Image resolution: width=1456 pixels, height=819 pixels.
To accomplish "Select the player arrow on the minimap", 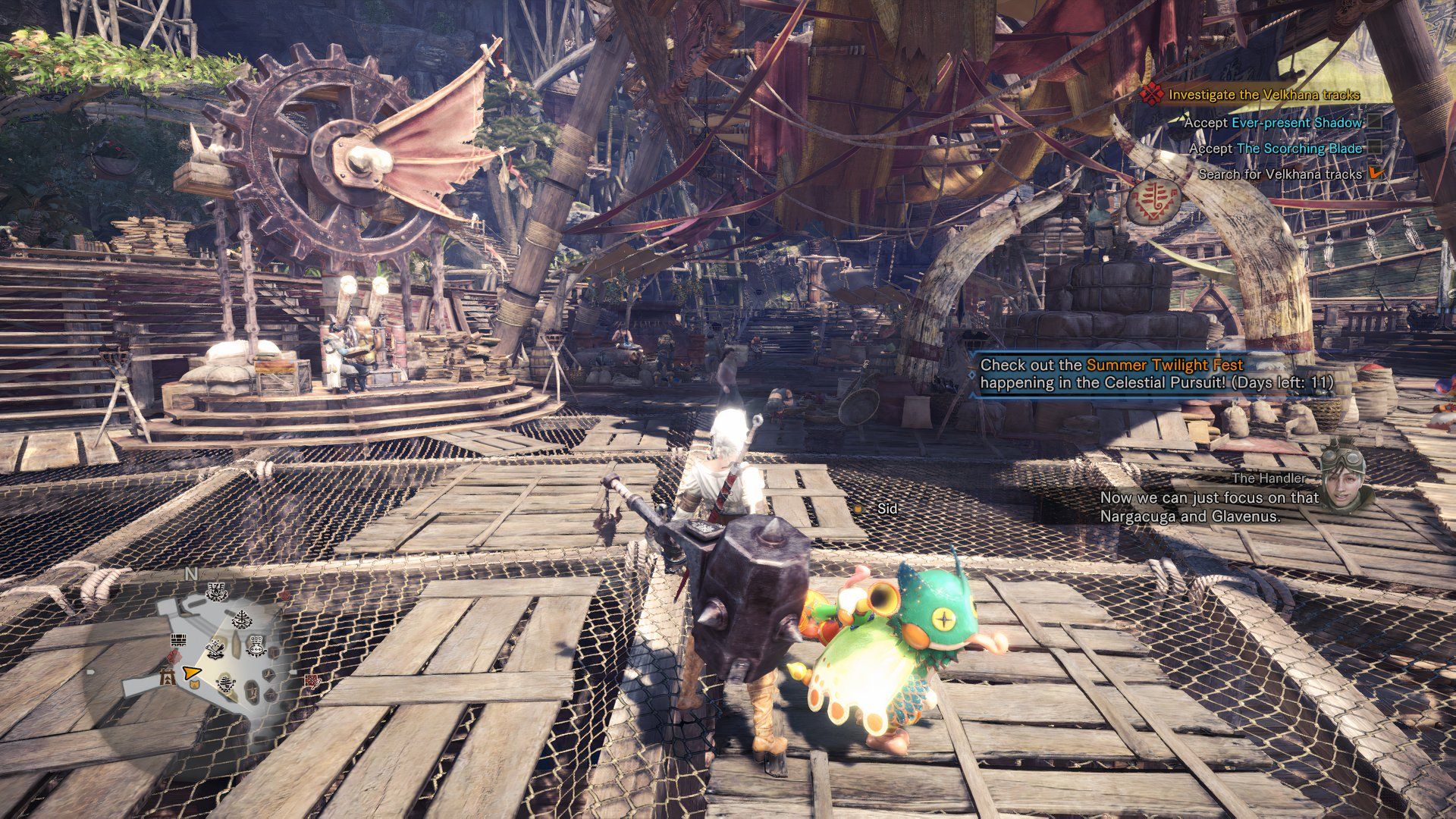I will click(x=193, y=673).
